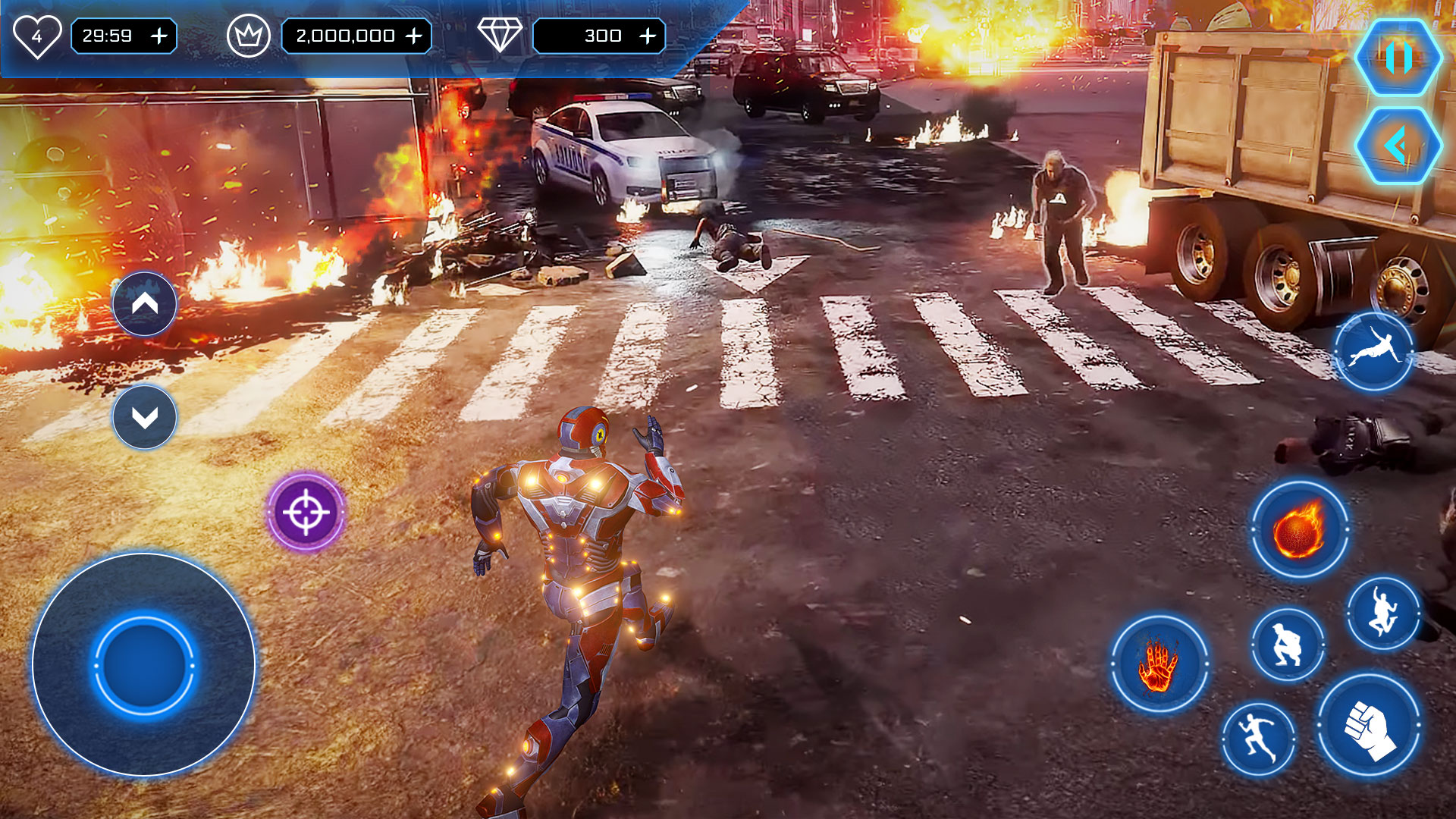Image resolution: width=1456 pixels, height=819 pixels.
Task: Launch the fireball attack ability
Action: click(1299, 529)
